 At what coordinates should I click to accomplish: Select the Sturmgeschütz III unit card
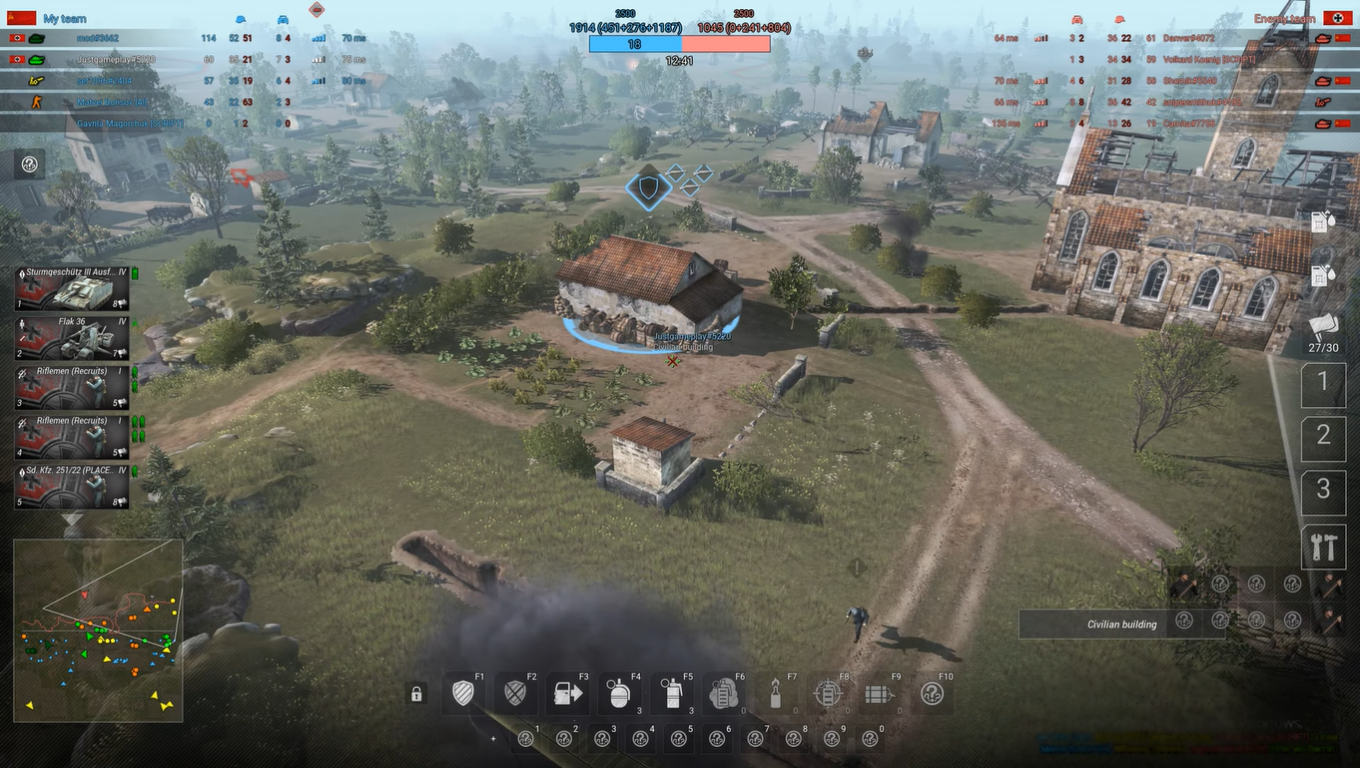pyautogui.click(x=70, y=288)
